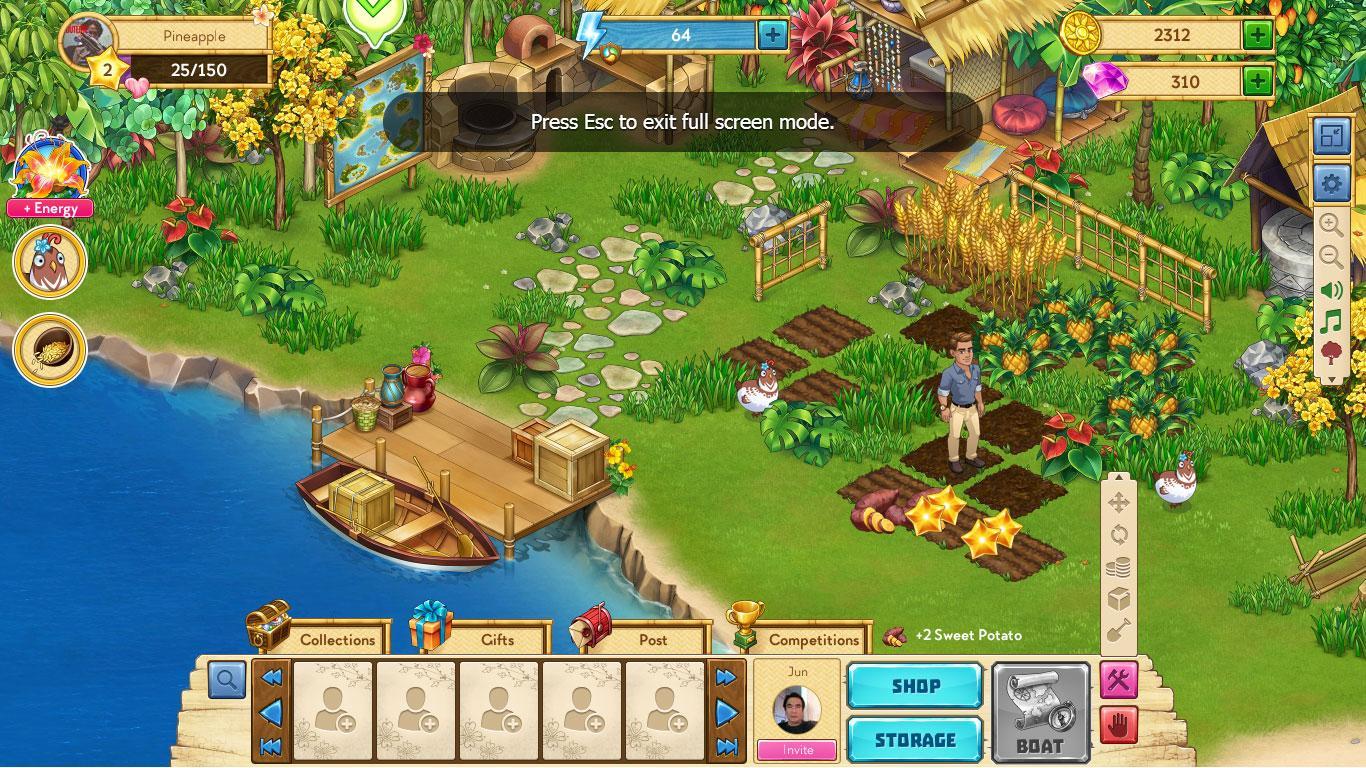Buy more gold coins with the plus button
This screenshot has width=1366, height=768.
[1257, 35]
